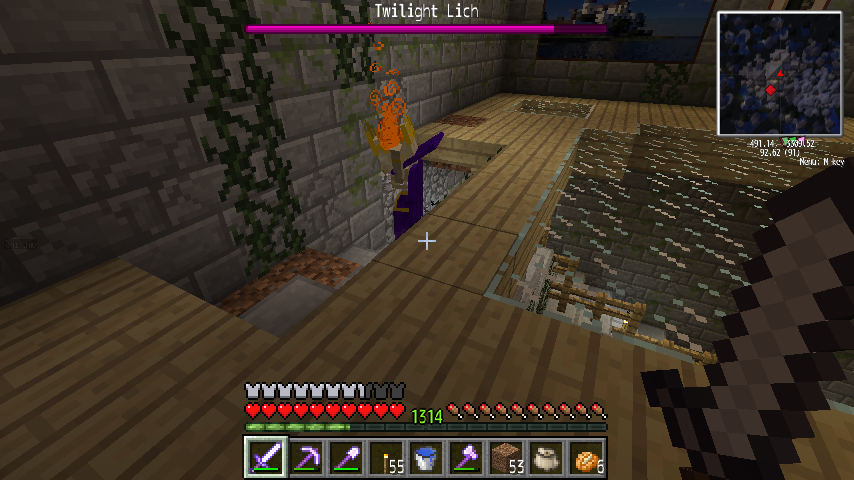Switch to the enchanted axe slot
The image size is (854, 480).
465,458
